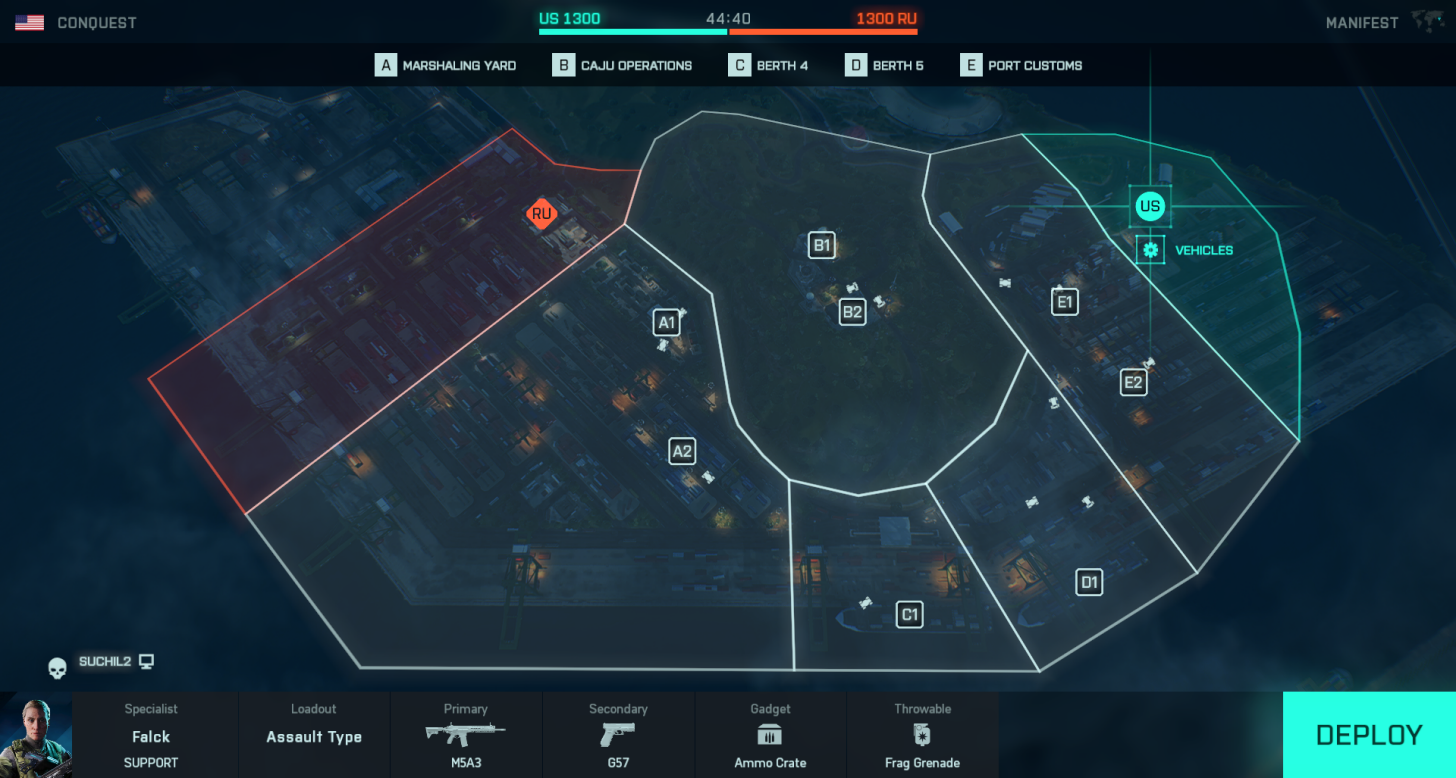Click the Ammo Crate gadget icon
Viewport: 1456px width, 778px height.
coord(769,735)
